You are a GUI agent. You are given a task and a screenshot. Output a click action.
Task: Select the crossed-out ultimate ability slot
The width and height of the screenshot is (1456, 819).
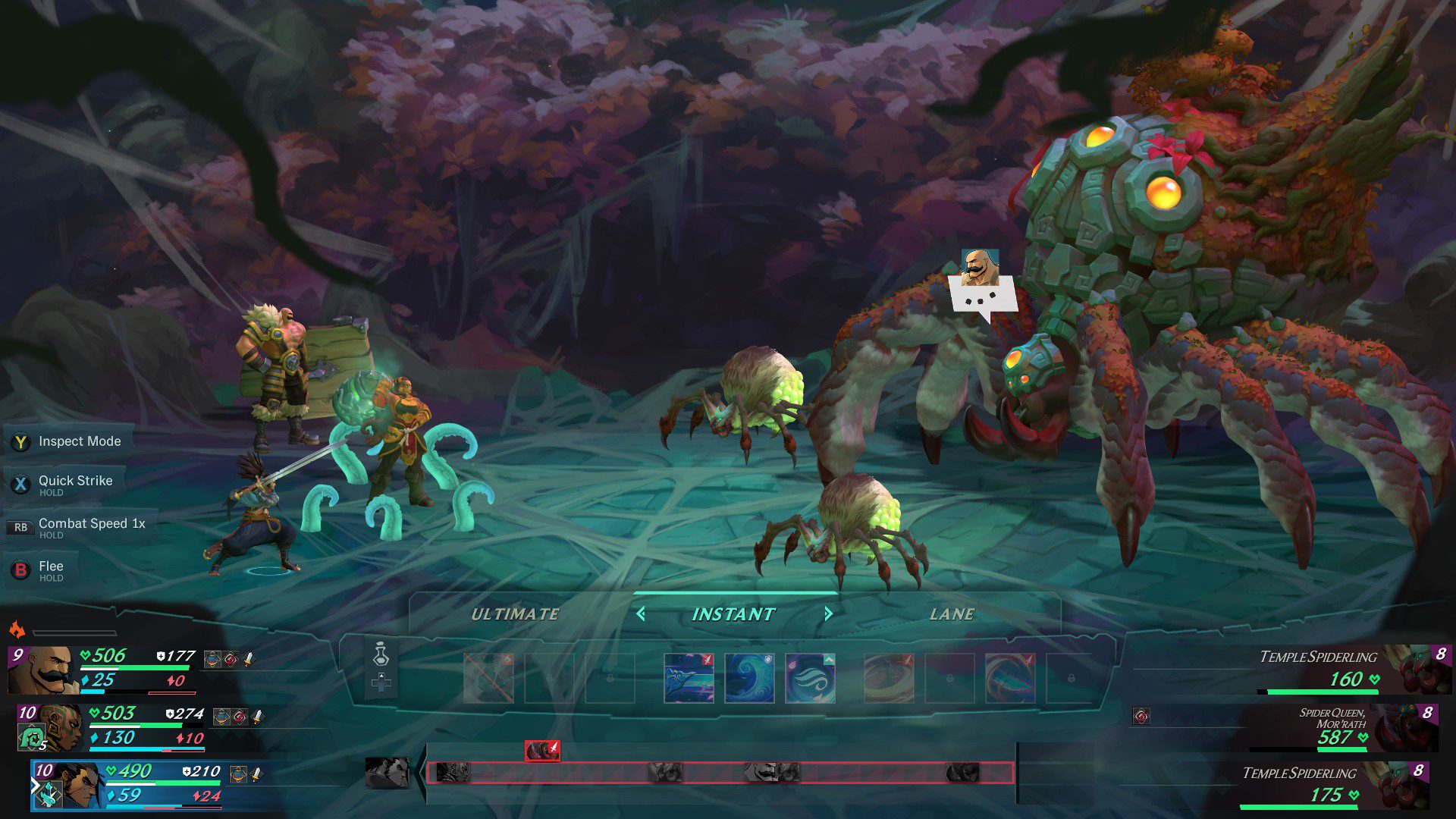[x=488, y=678]
